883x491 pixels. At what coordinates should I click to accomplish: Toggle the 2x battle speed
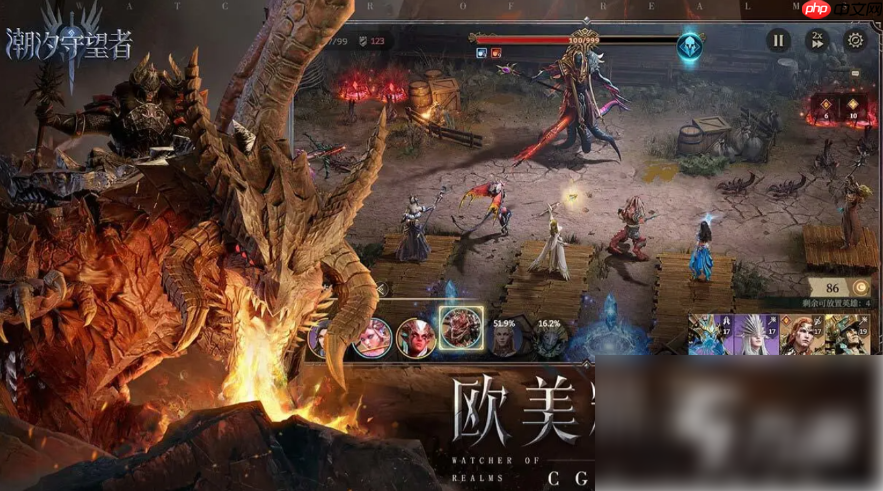pos(817,40)
